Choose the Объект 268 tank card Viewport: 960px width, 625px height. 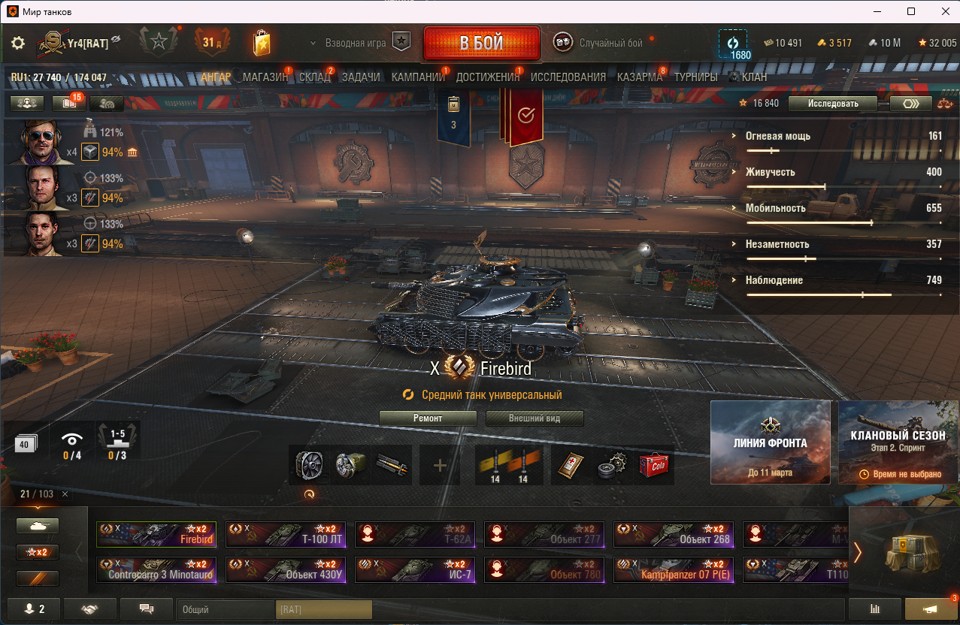point(674,534)
